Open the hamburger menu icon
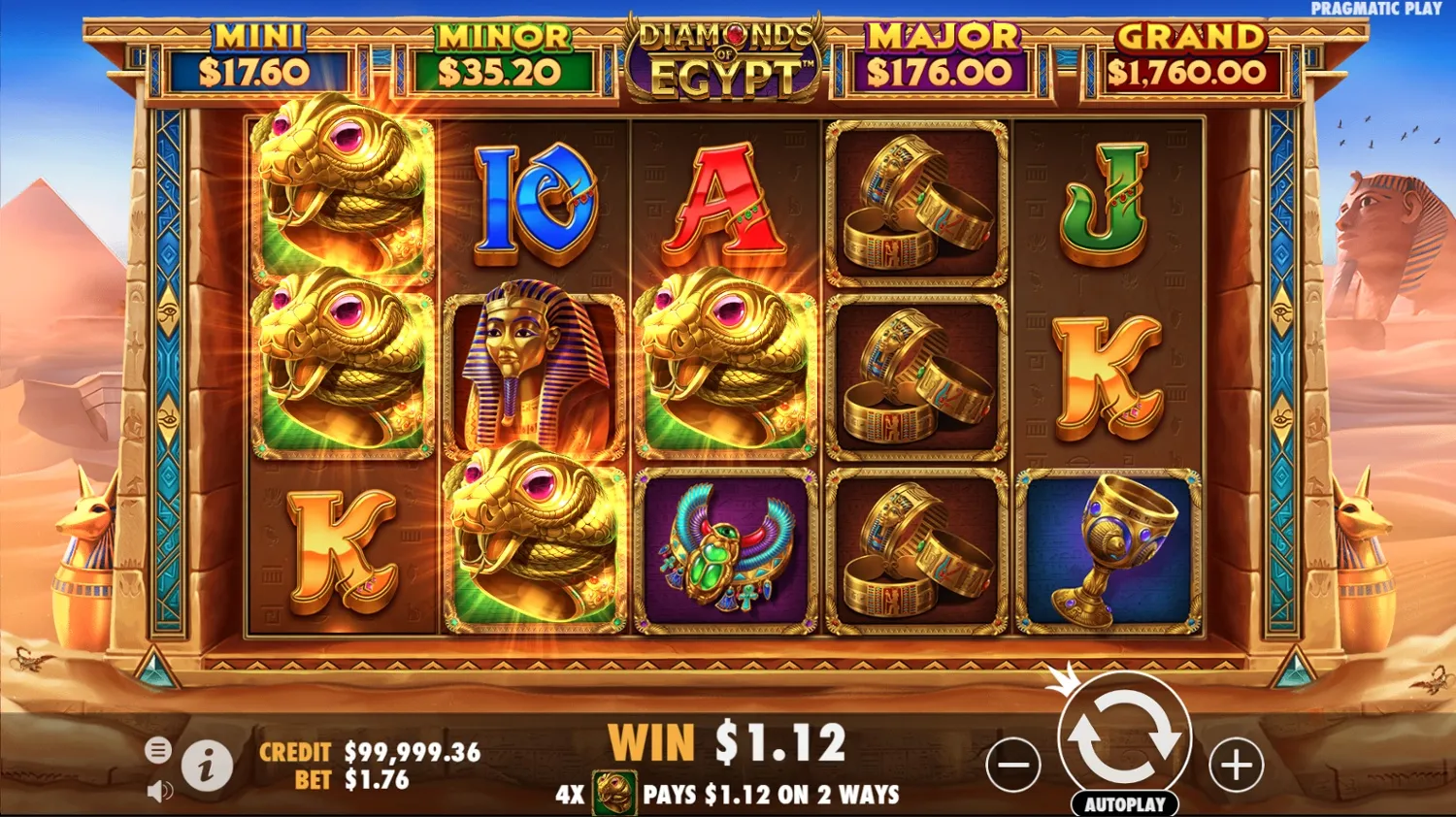1456x817 pixels. pos(158,750)
